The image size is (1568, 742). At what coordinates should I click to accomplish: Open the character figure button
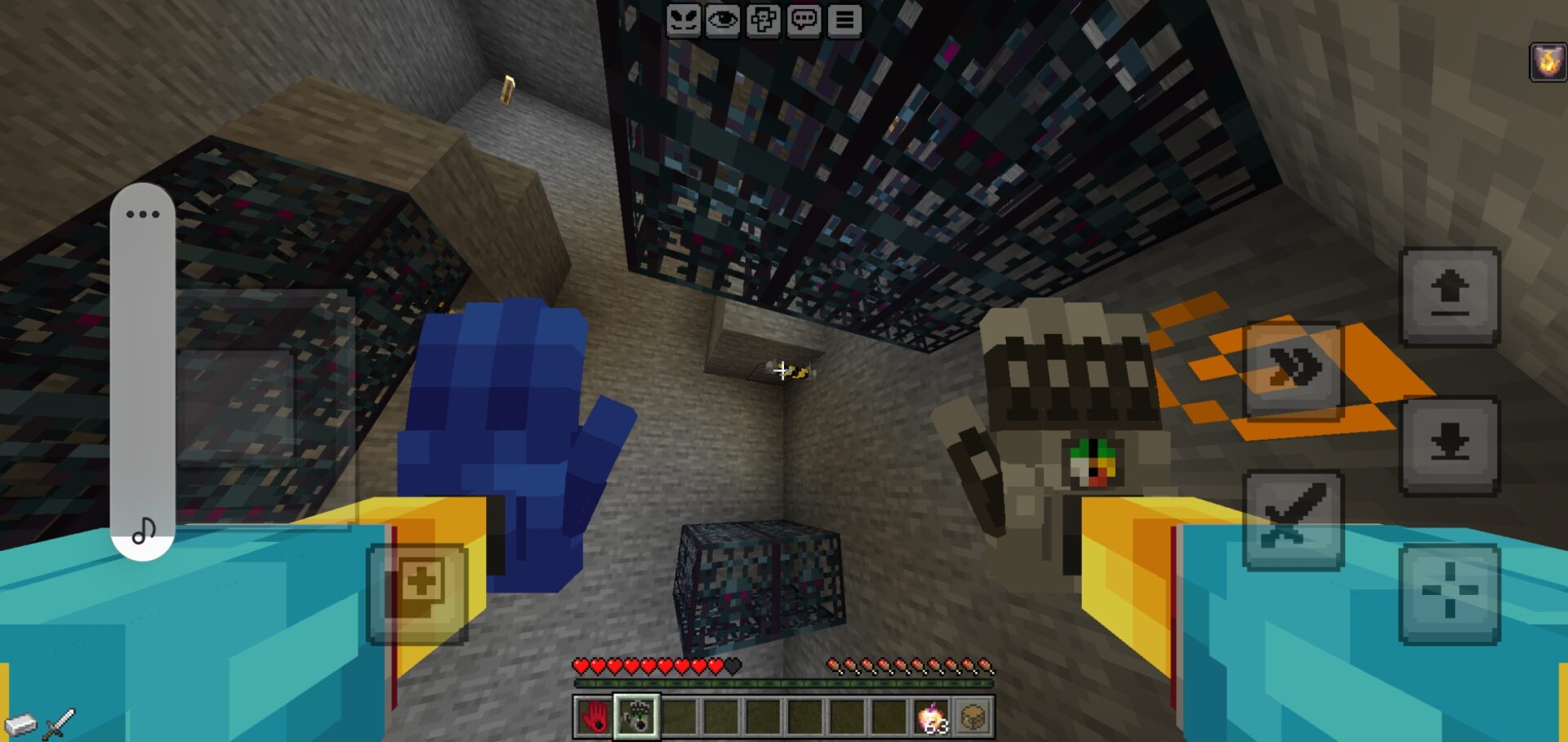click(764, 20)
